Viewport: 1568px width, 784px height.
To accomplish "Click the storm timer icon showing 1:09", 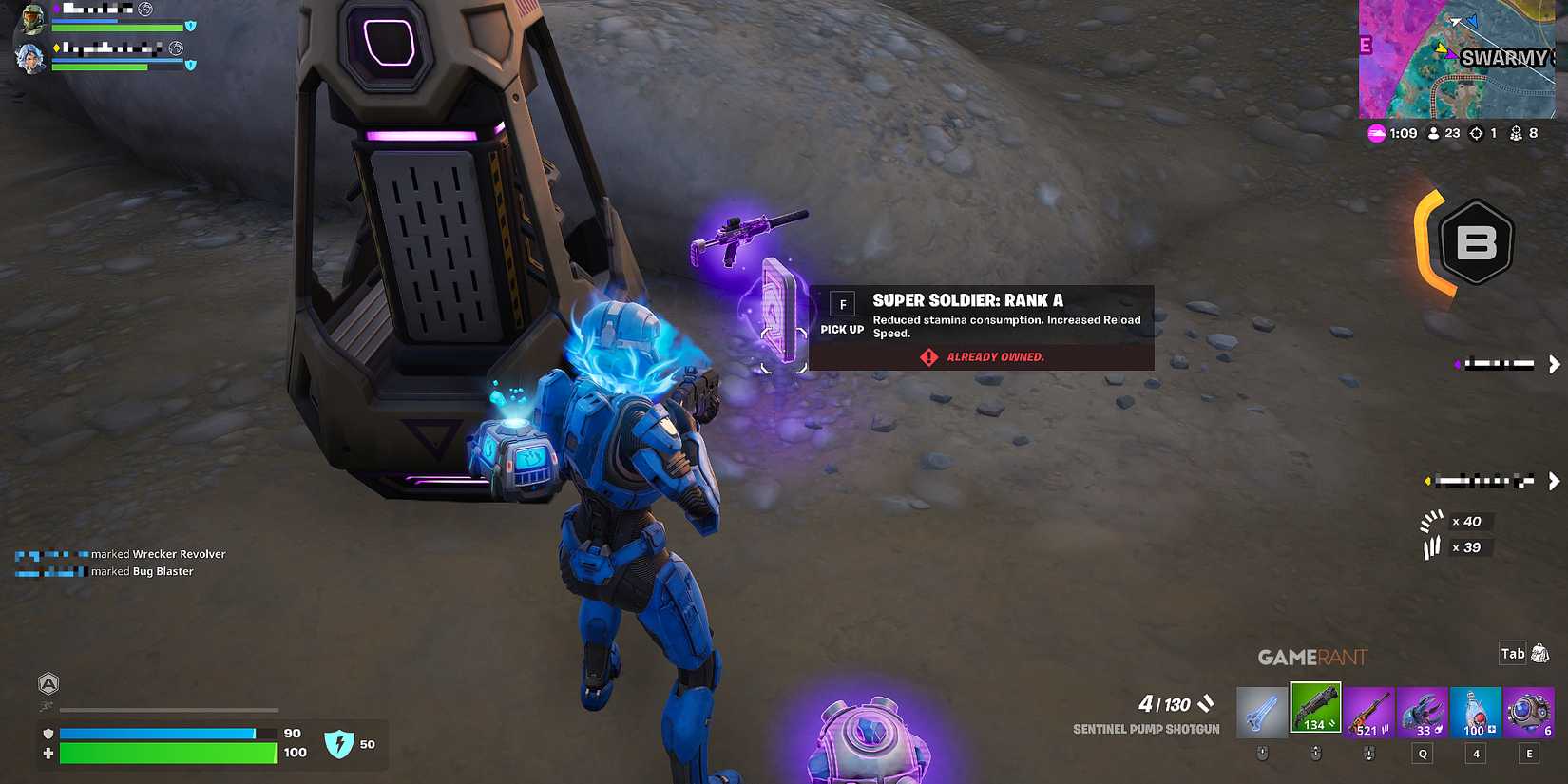I will point(1375,133).
